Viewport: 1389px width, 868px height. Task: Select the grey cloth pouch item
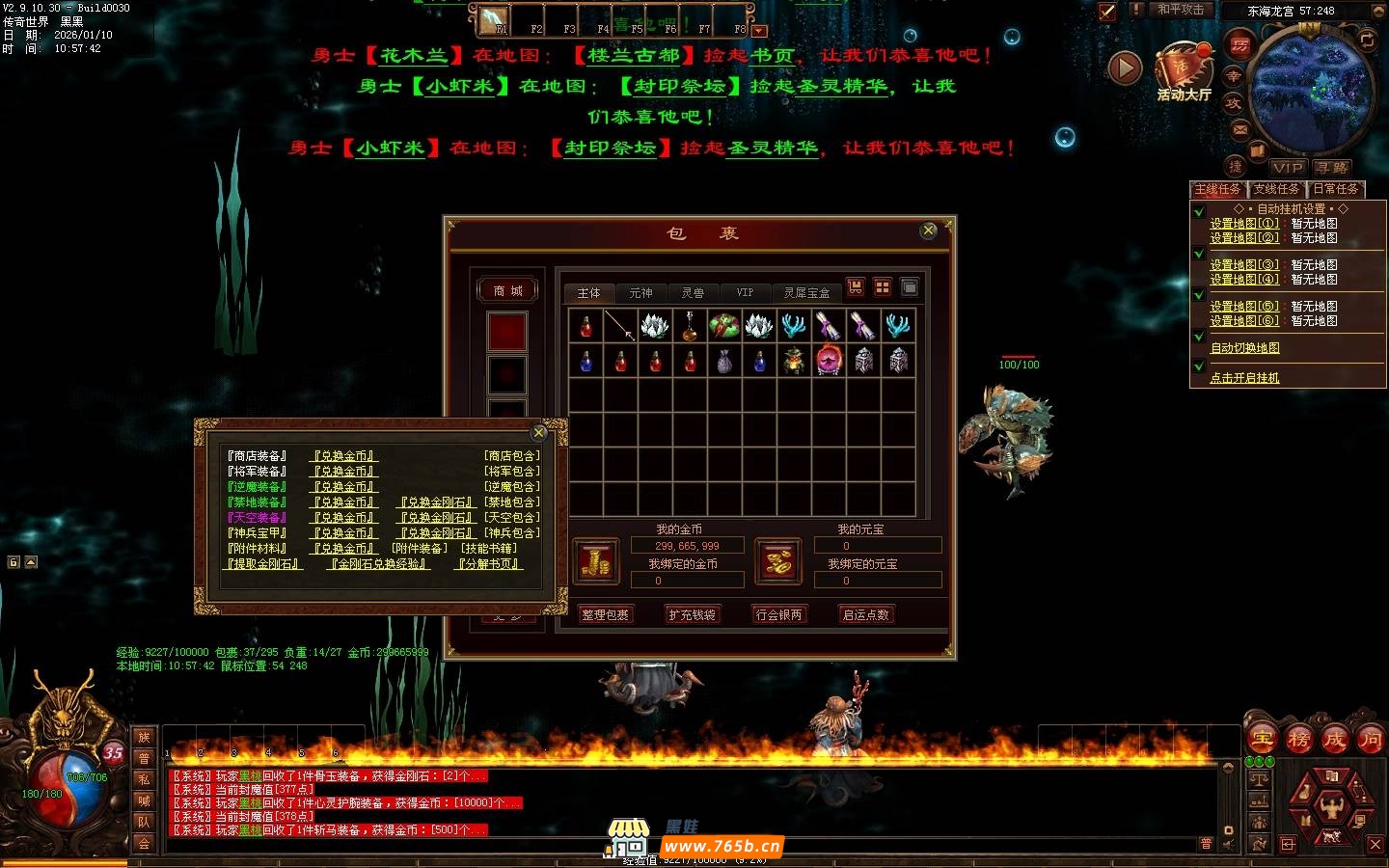[x=724, y=361]
